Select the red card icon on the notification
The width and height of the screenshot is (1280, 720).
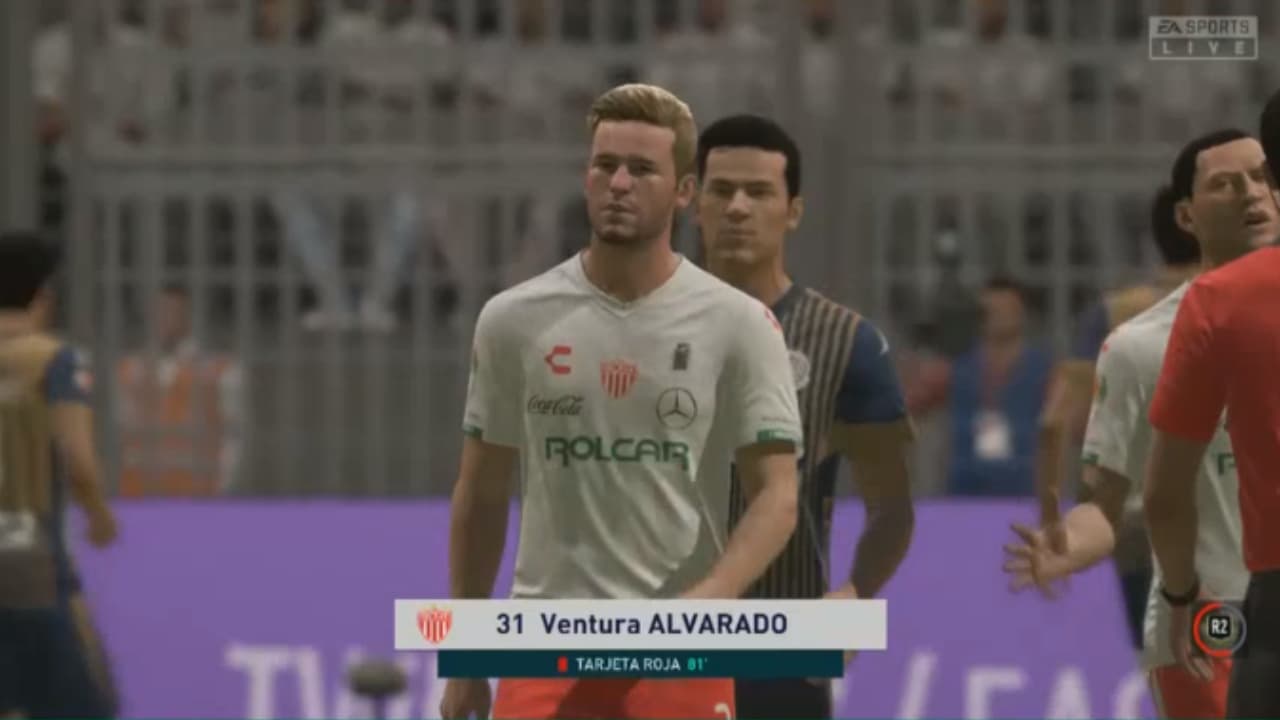tap(561, 662)
